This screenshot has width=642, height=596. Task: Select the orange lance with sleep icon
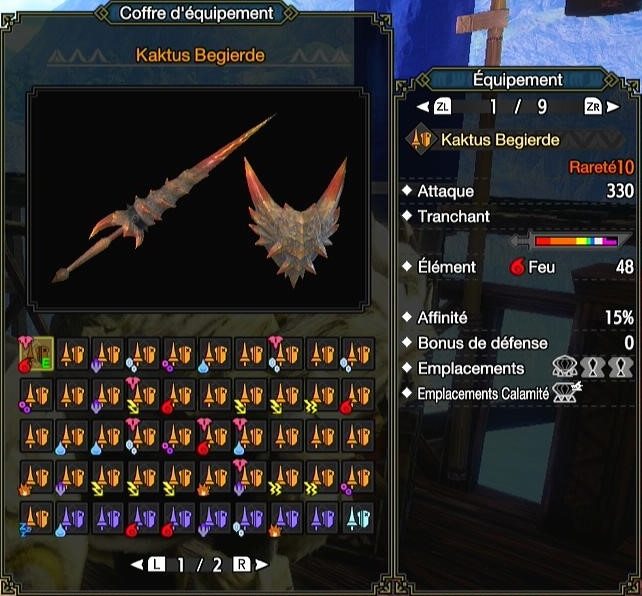point(34,516)
